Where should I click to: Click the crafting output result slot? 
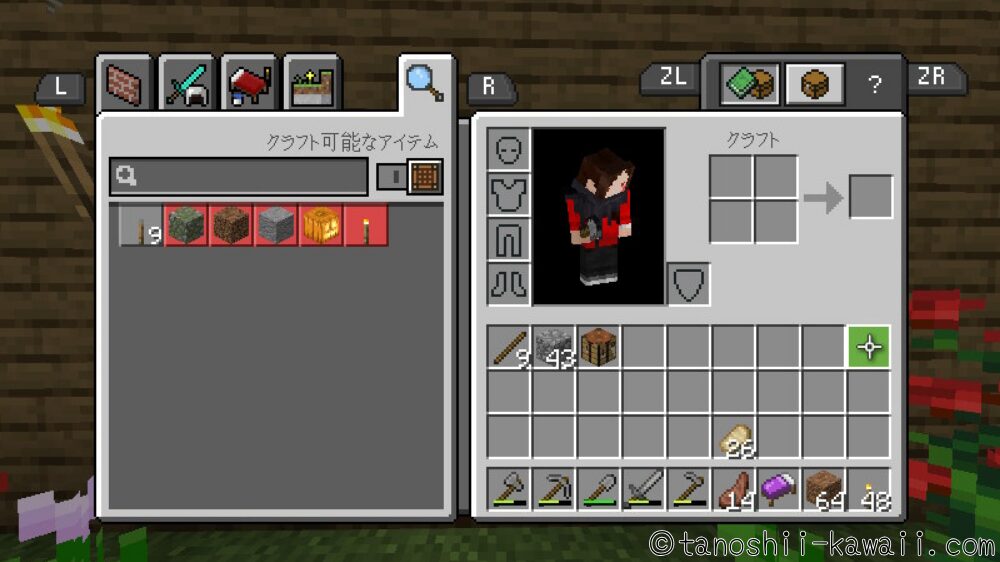(x=870, y=197)
